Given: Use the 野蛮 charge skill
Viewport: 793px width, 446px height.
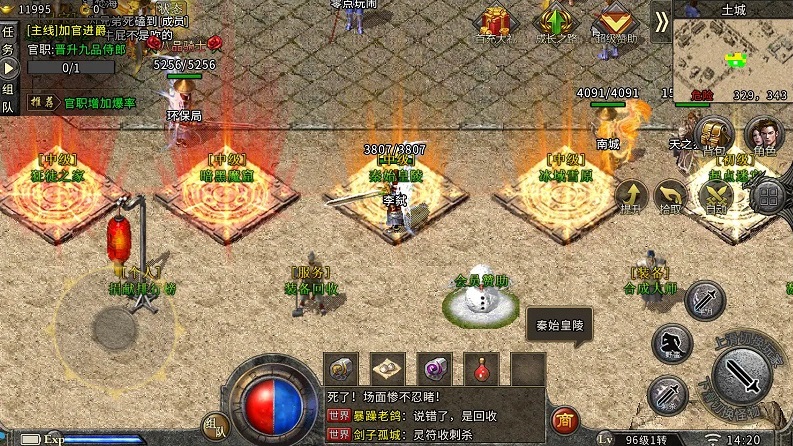Looking at the screenshot, I should click(x=671, y=342).
